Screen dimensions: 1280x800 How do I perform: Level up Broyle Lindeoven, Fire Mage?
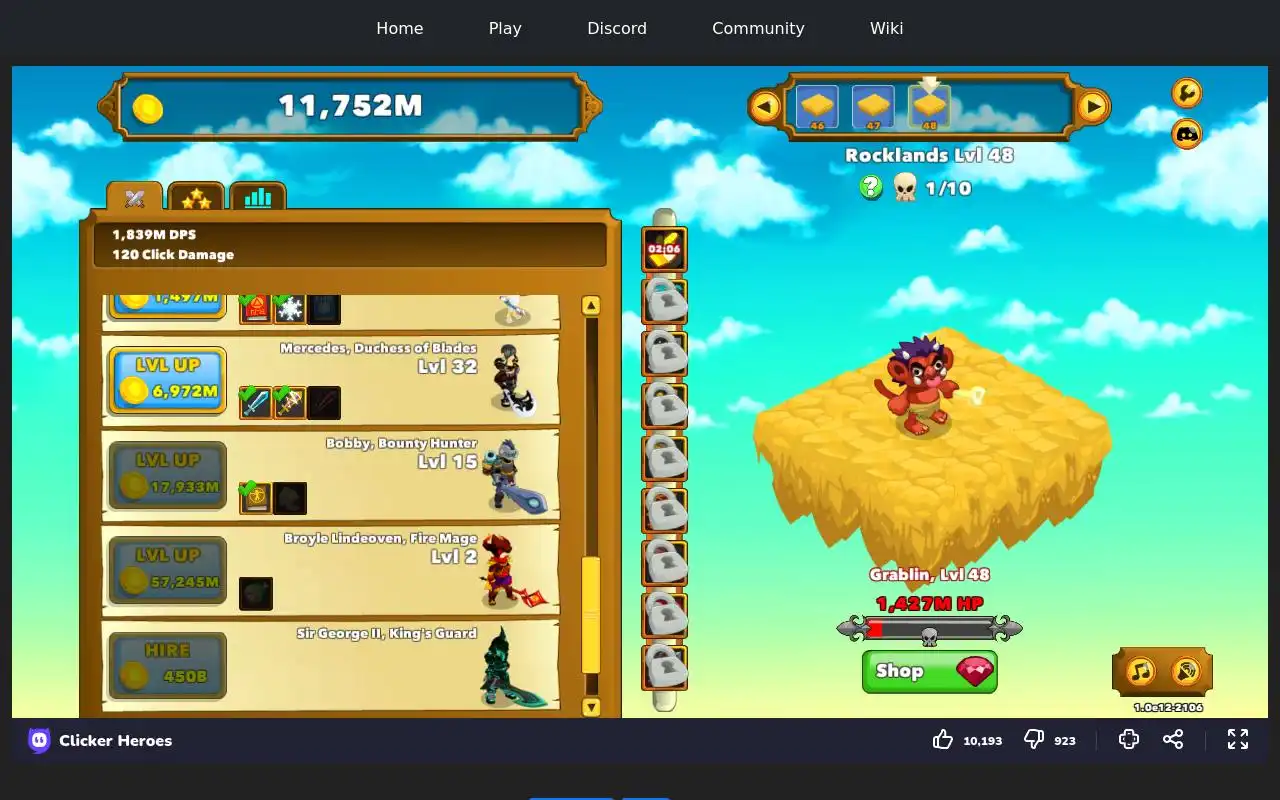point(167,570)
